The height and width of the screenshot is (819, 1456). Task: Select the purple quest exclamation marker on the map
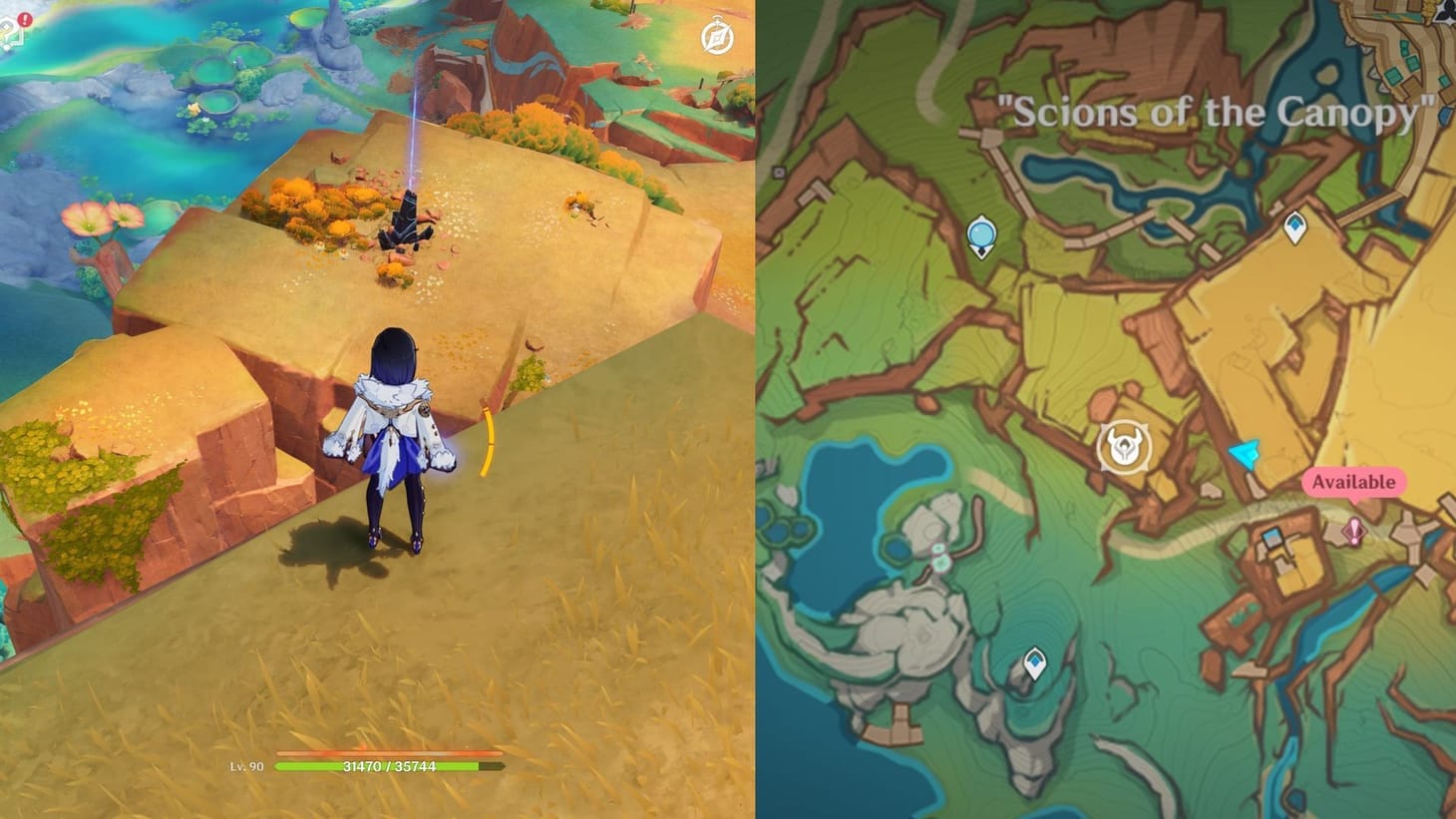pyautogui.click(x=1354, y=532)
